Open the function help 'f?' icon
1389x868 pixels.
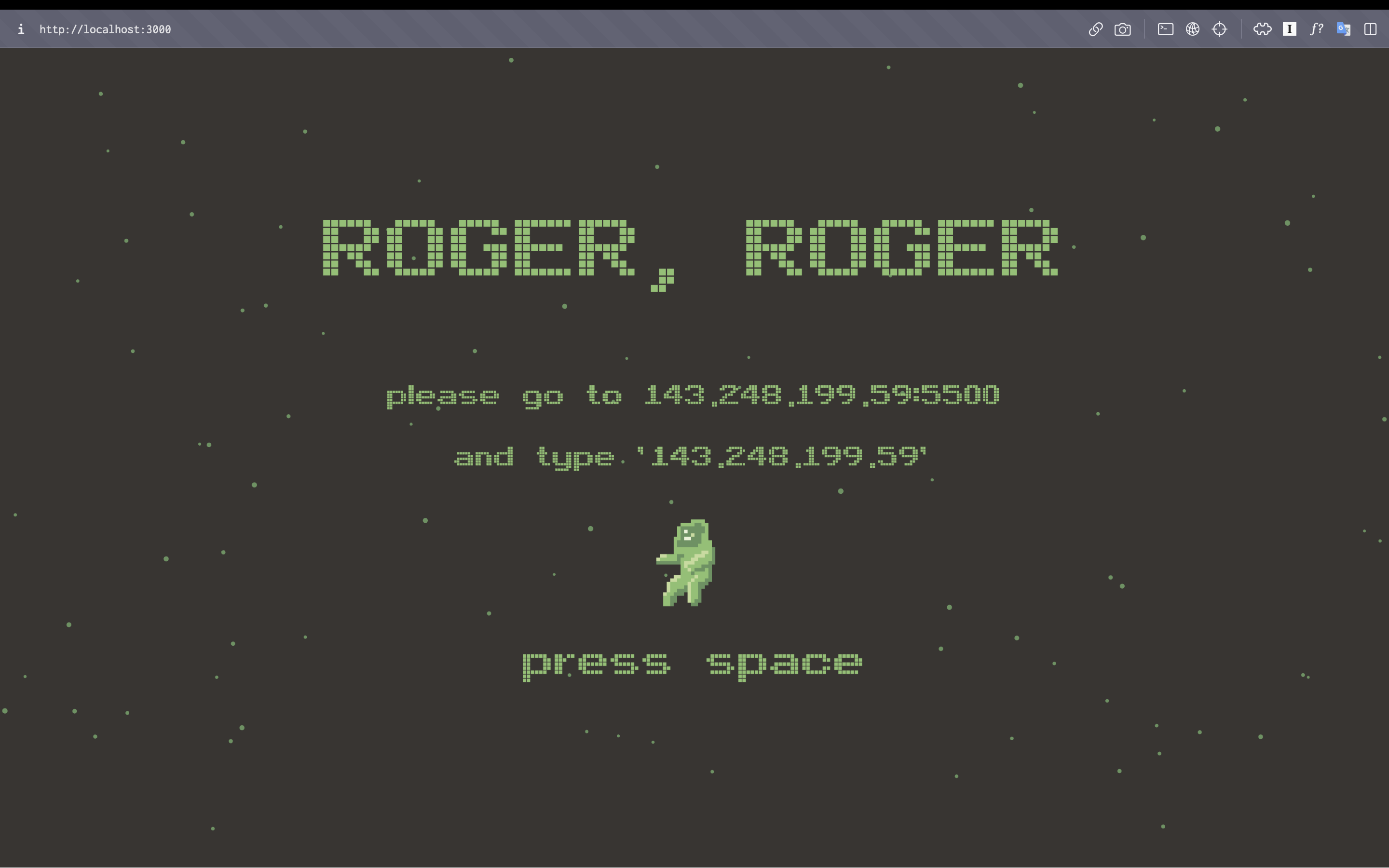(1316, 29)
